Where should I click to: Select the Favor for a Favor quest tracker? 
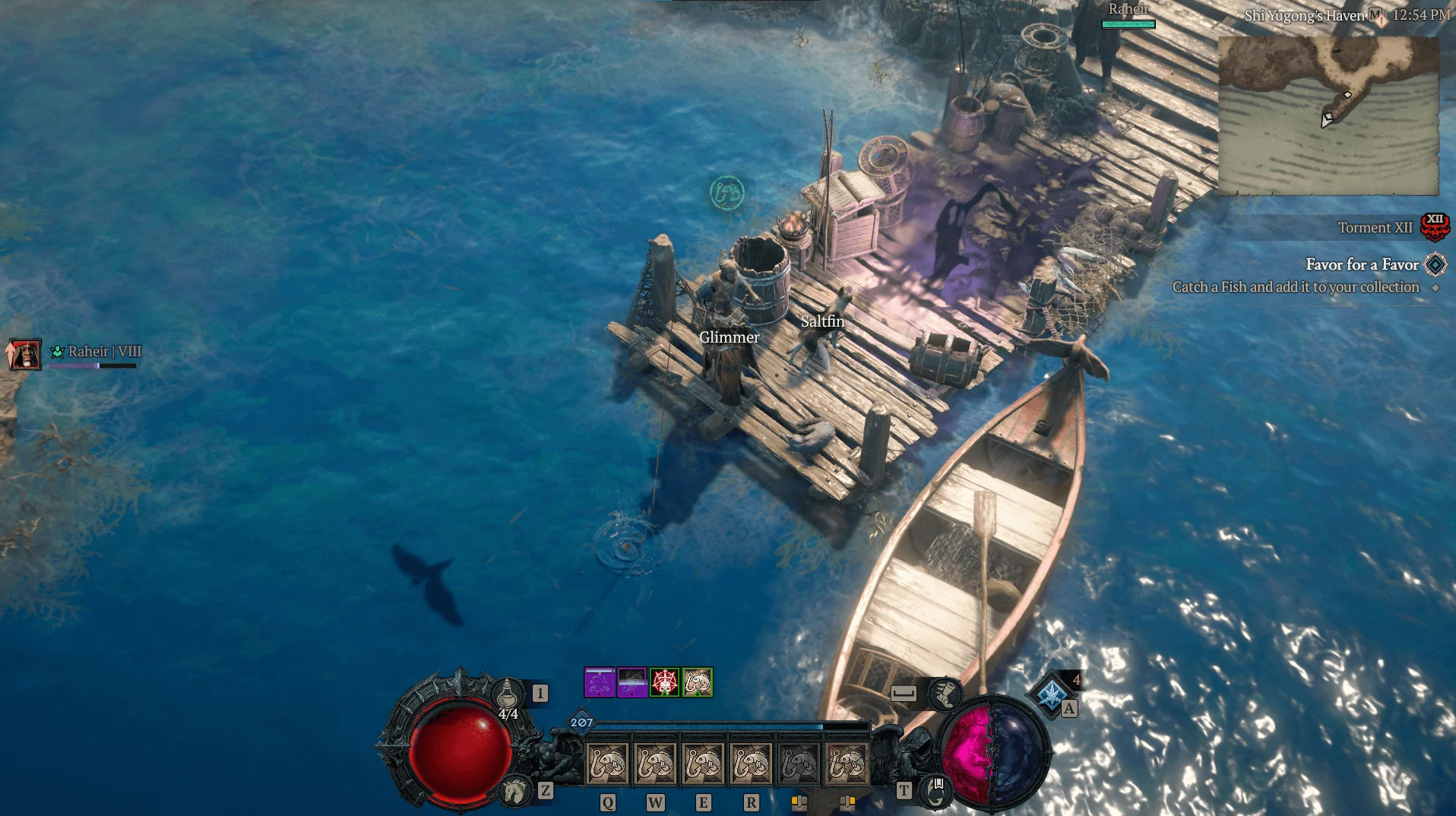(1362, 264)
